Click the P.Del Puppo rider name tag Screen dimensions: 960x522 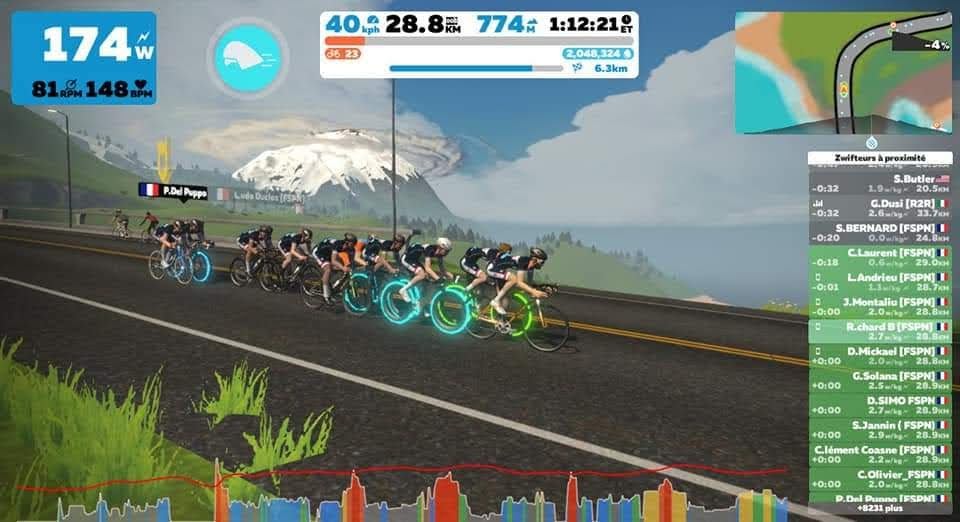coord(173,191)
